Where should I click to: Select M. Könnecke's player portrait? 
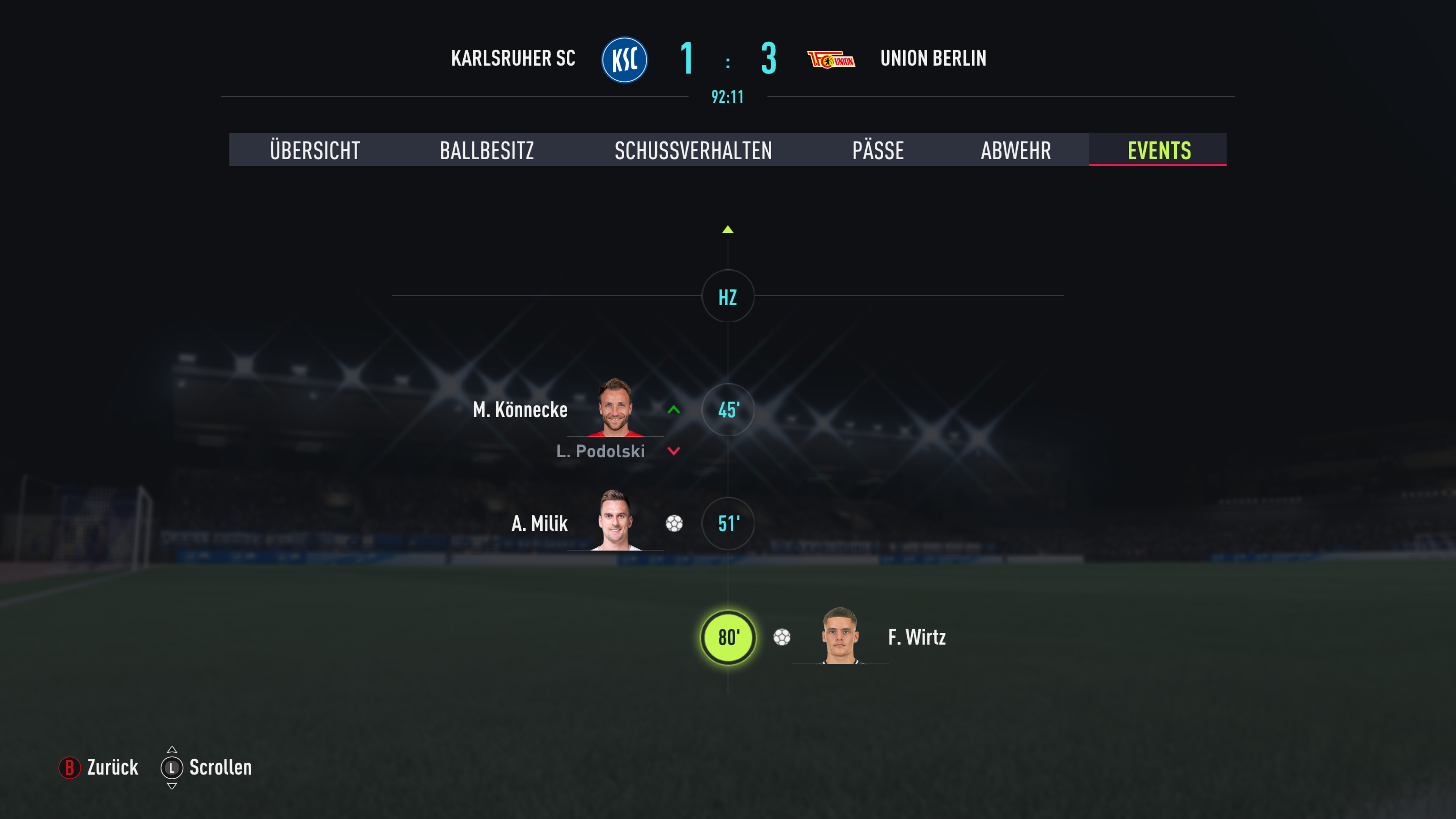click(615, 408)
